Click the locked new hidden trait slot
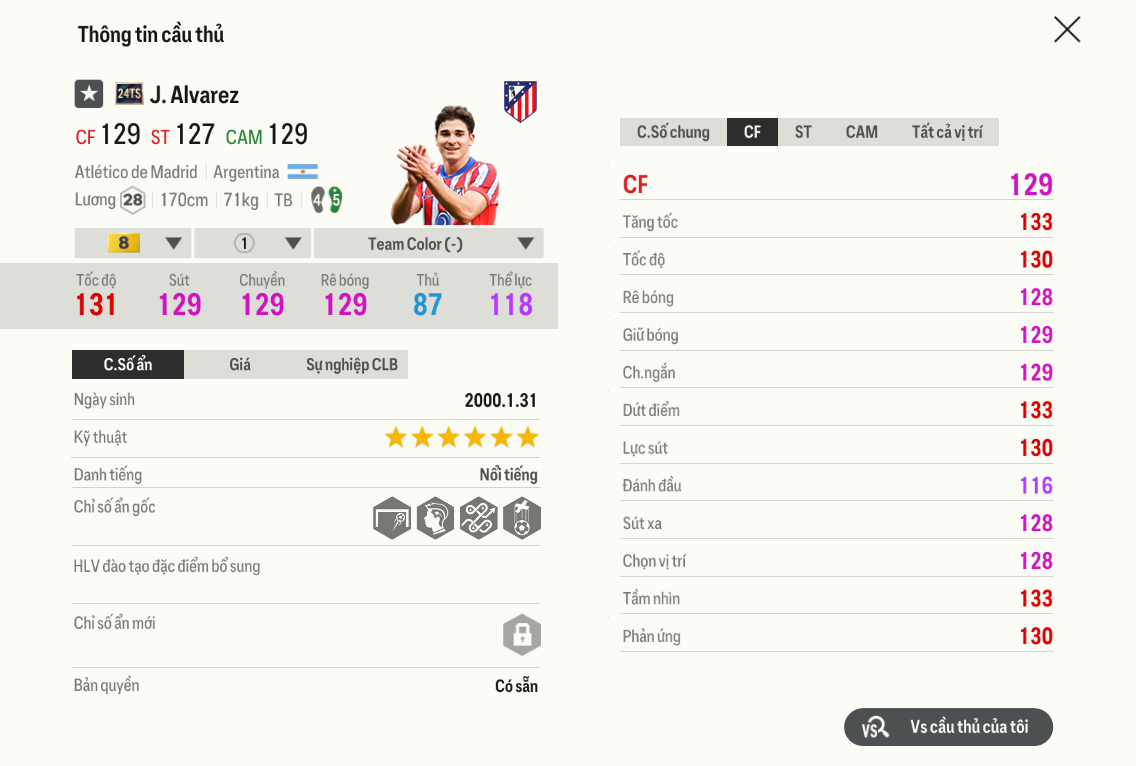The height and width of the screenshot is (766, 1136). click(x=521, y=635)
